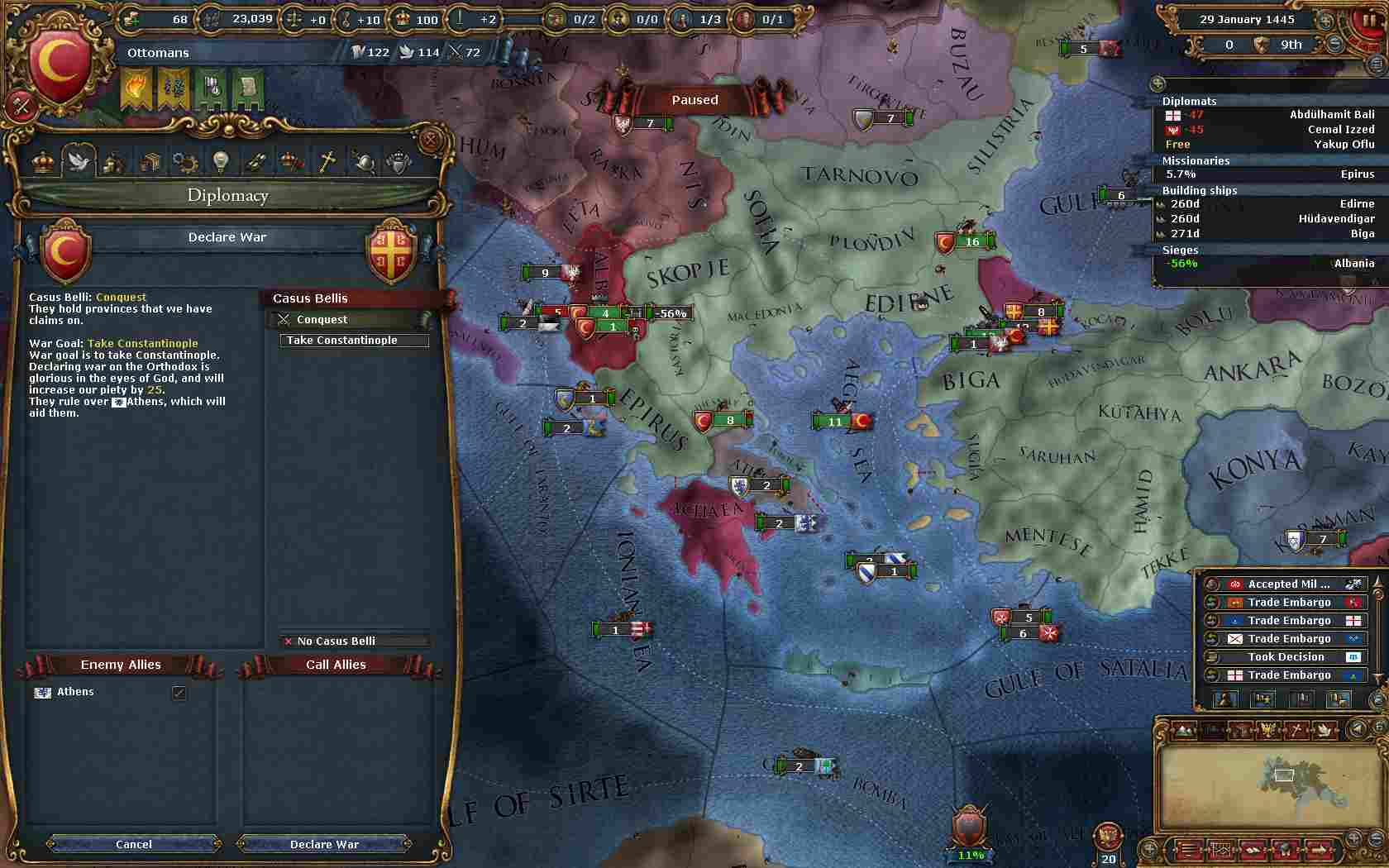1389x868 pixels.
Task: Toggle the Athens enemy ally checkbox
Action: (179, 693)
